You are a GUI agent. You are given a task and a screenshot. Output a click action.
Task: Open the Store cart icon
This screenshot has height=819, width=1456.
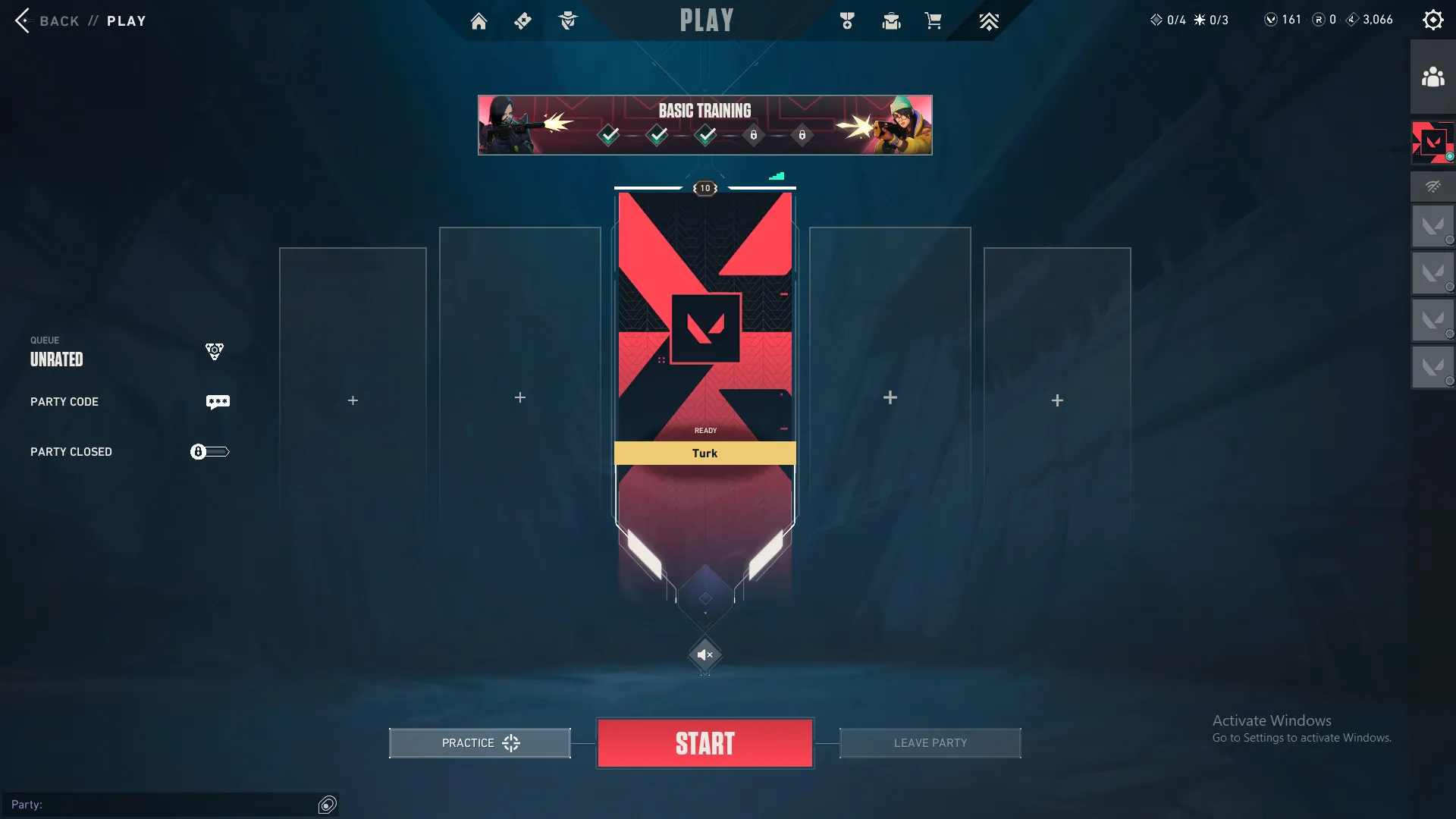point(934,20)
